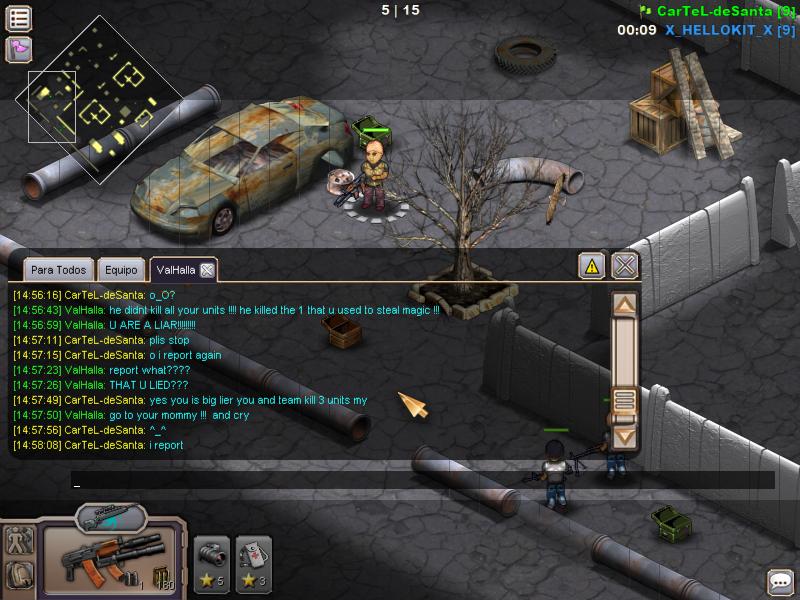This screenshot has width=800, height=600.
Task: Close the chat window with the X
Action: pyautogui.click(x=625, y=266)
